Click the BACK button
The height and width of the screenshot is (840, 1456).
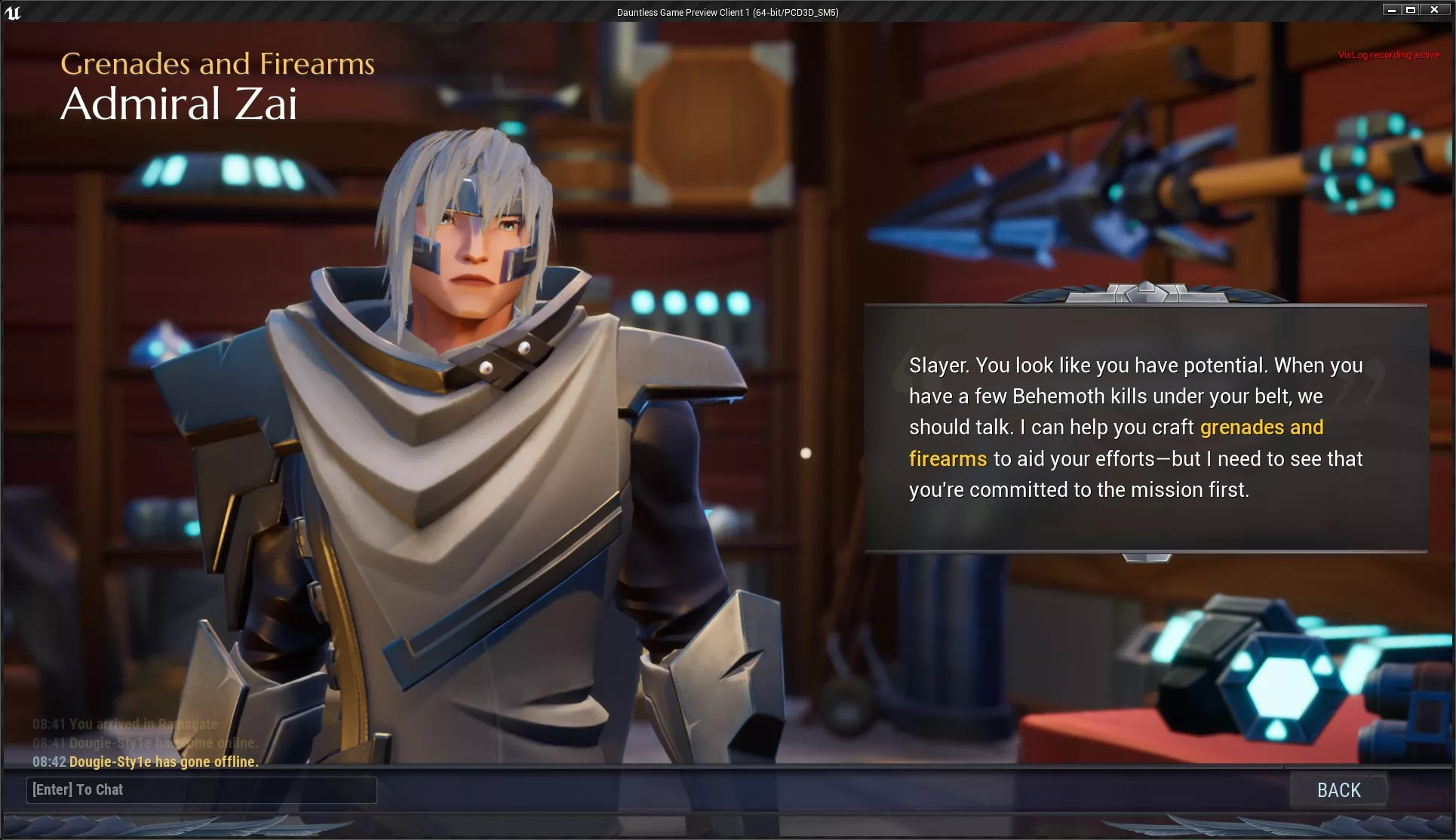[1338, 790]
